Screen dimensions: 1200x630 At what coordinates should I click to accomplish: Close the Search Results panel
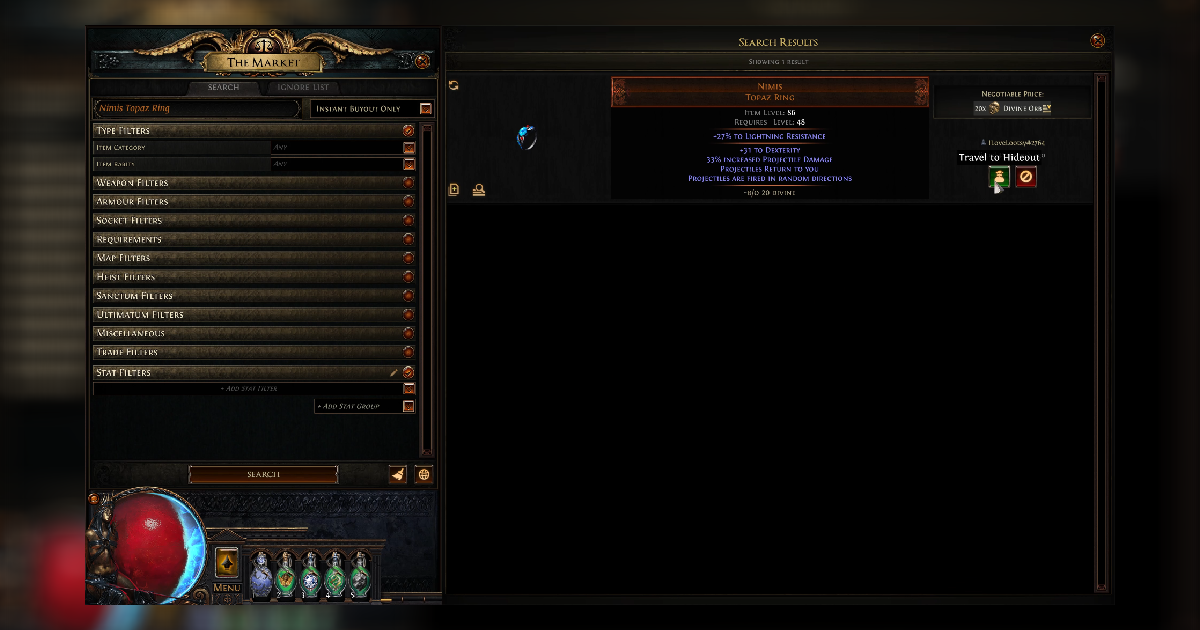coord(1097,41)
